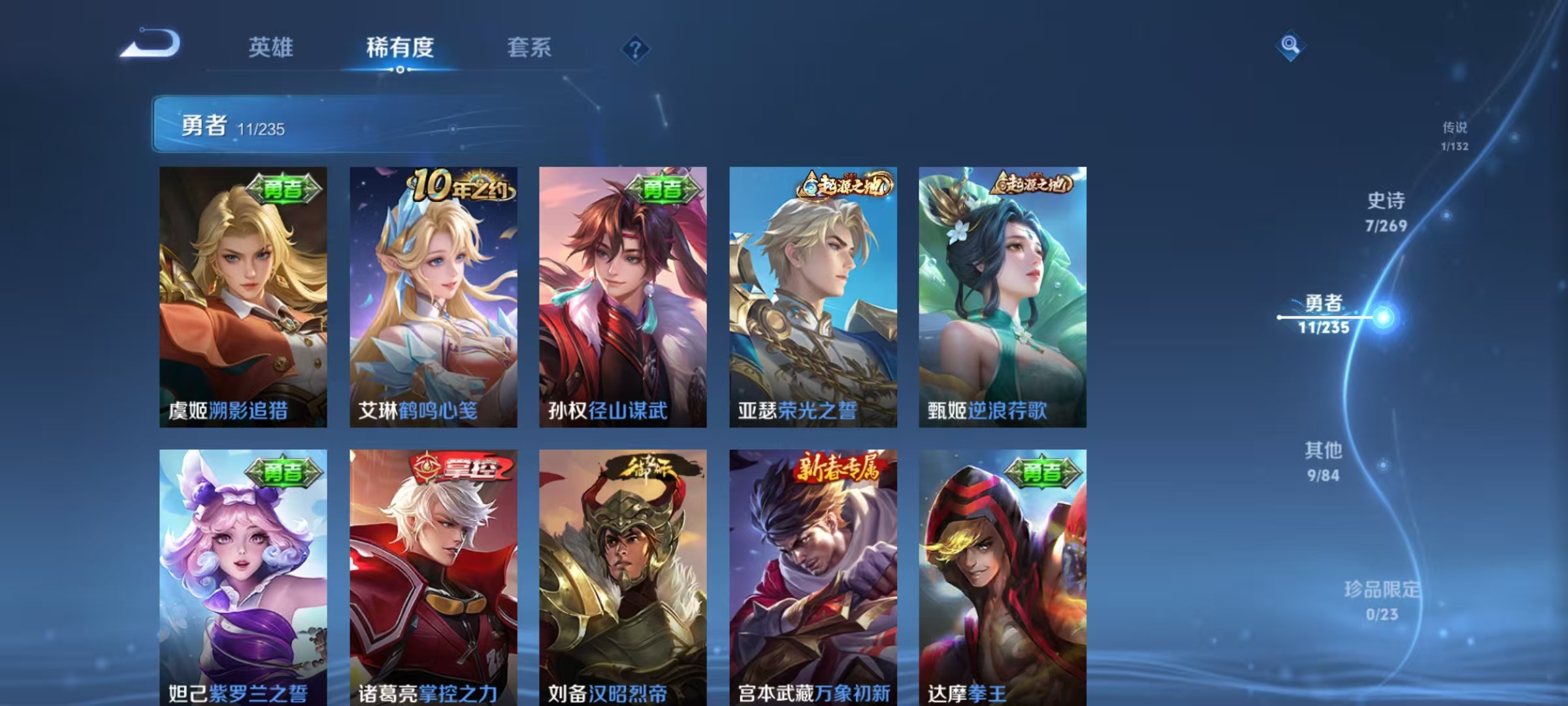The image size is (1568, 706).
Task: Switch to the 套系 tab
Action: pos(531,48)
